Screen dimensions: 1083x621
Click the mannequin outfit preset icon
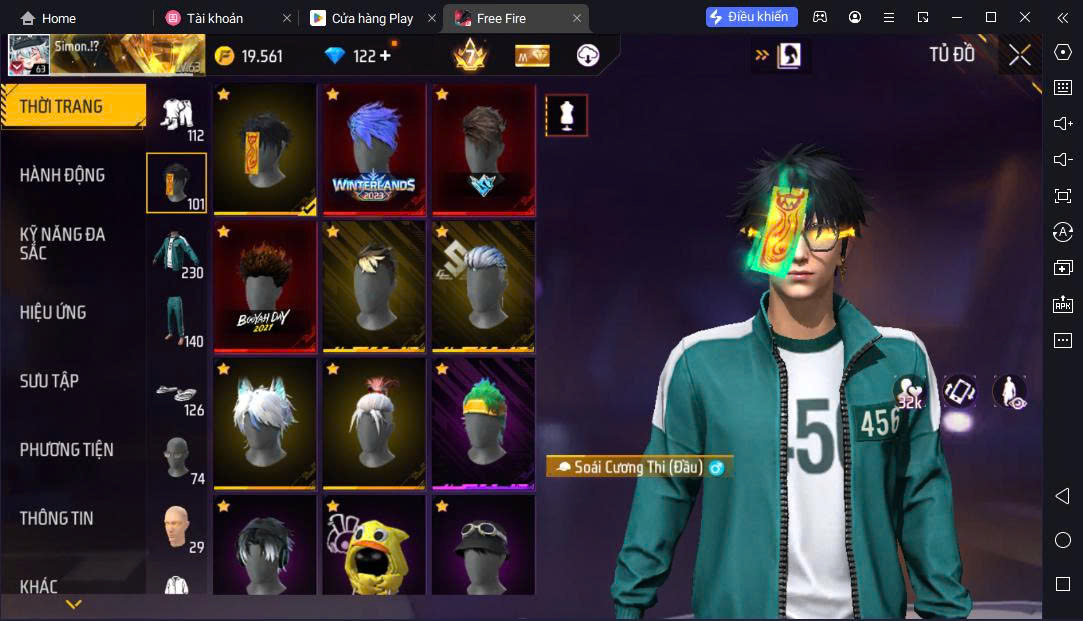[566, 116]
